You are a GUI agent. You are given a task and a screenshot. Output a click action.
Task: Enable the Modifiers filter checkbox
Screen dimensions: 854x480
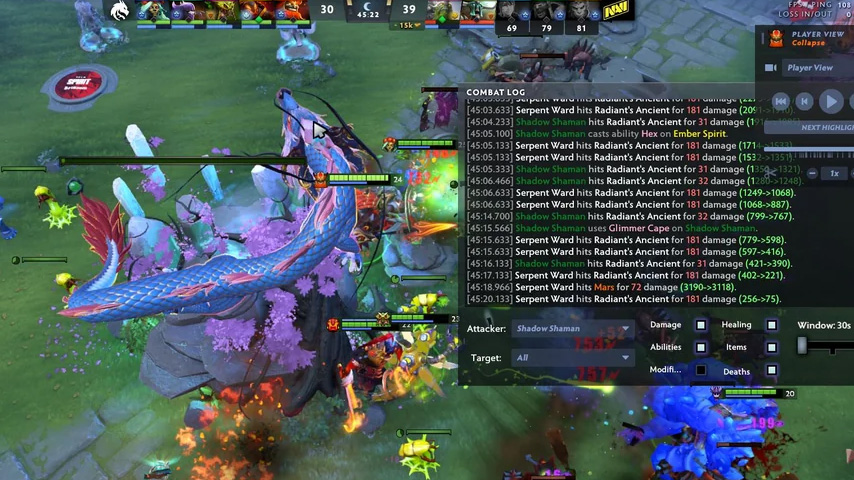point(701,371)
